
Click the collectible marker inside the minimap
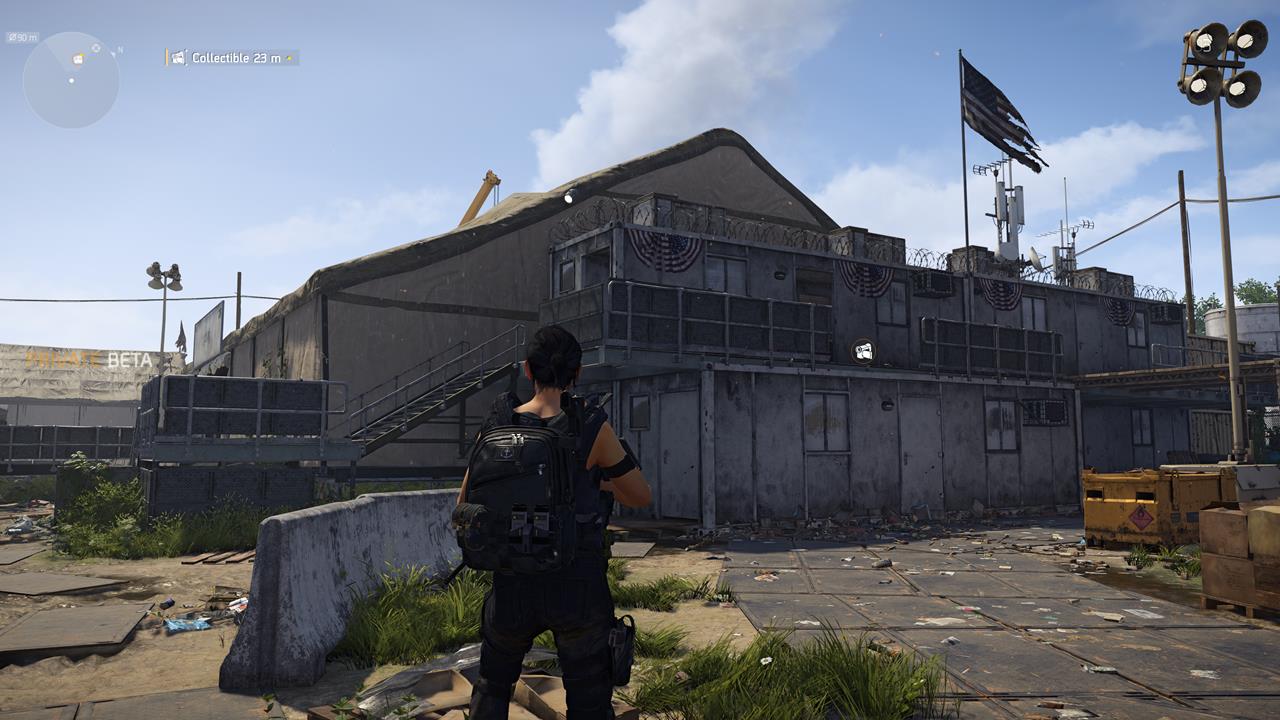click(78, 58)
